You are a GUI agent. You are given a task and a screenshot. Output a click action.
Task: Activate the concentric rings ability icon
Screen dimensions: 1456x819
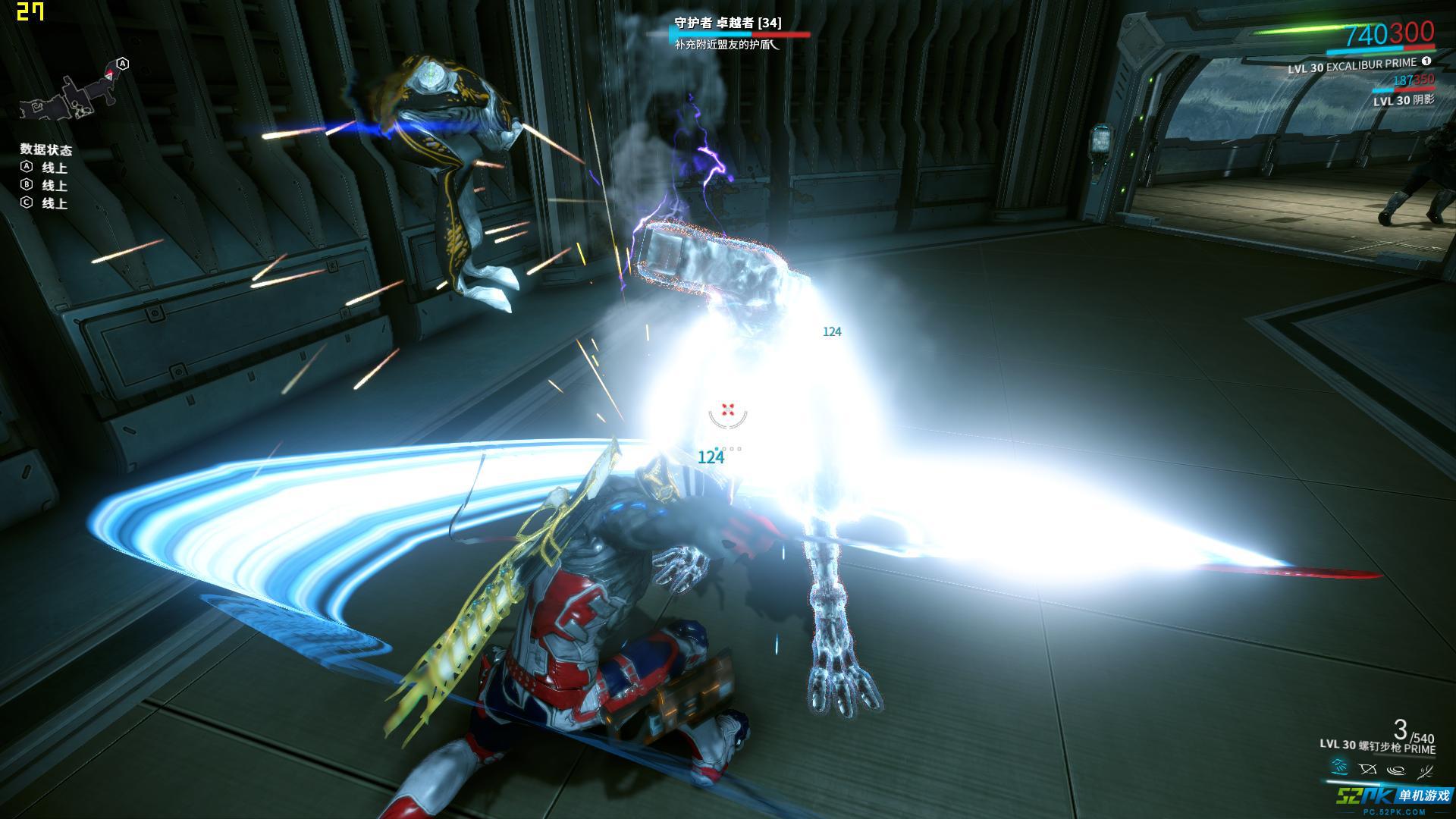(1396, 770)
